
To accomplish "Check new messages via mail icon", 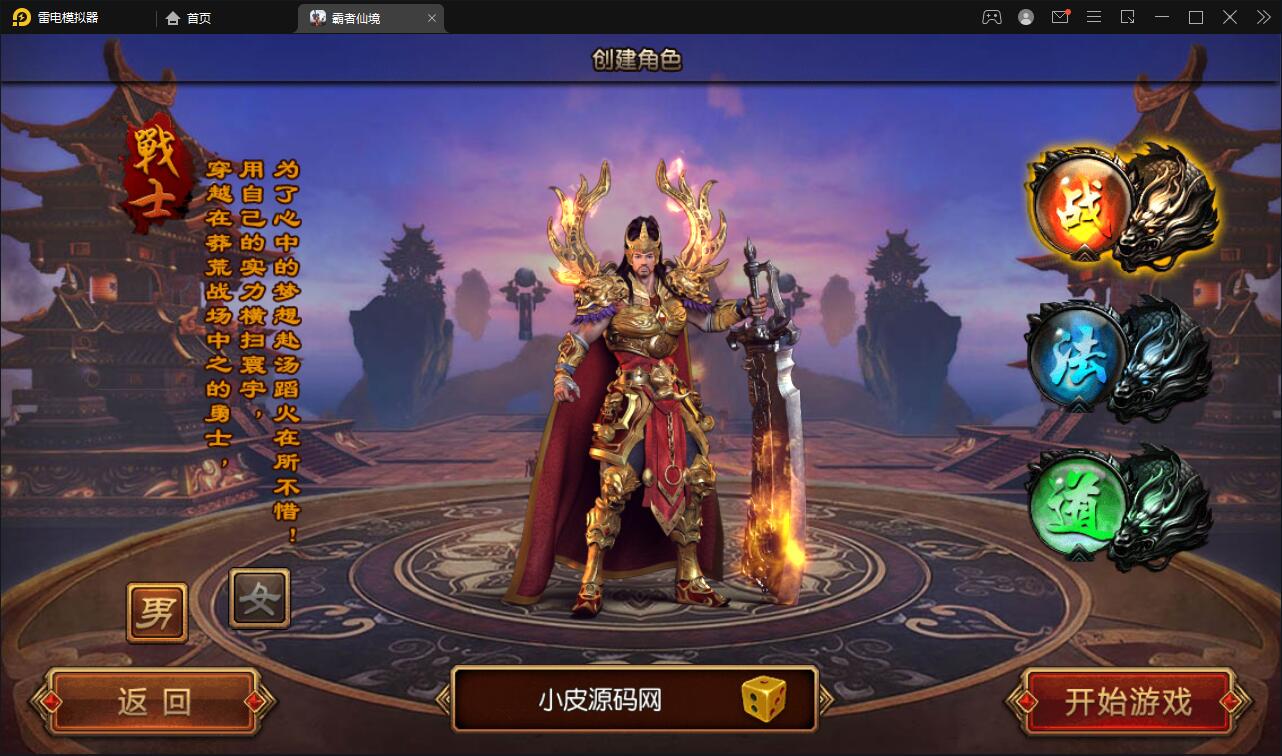I will coord(1060,17).
